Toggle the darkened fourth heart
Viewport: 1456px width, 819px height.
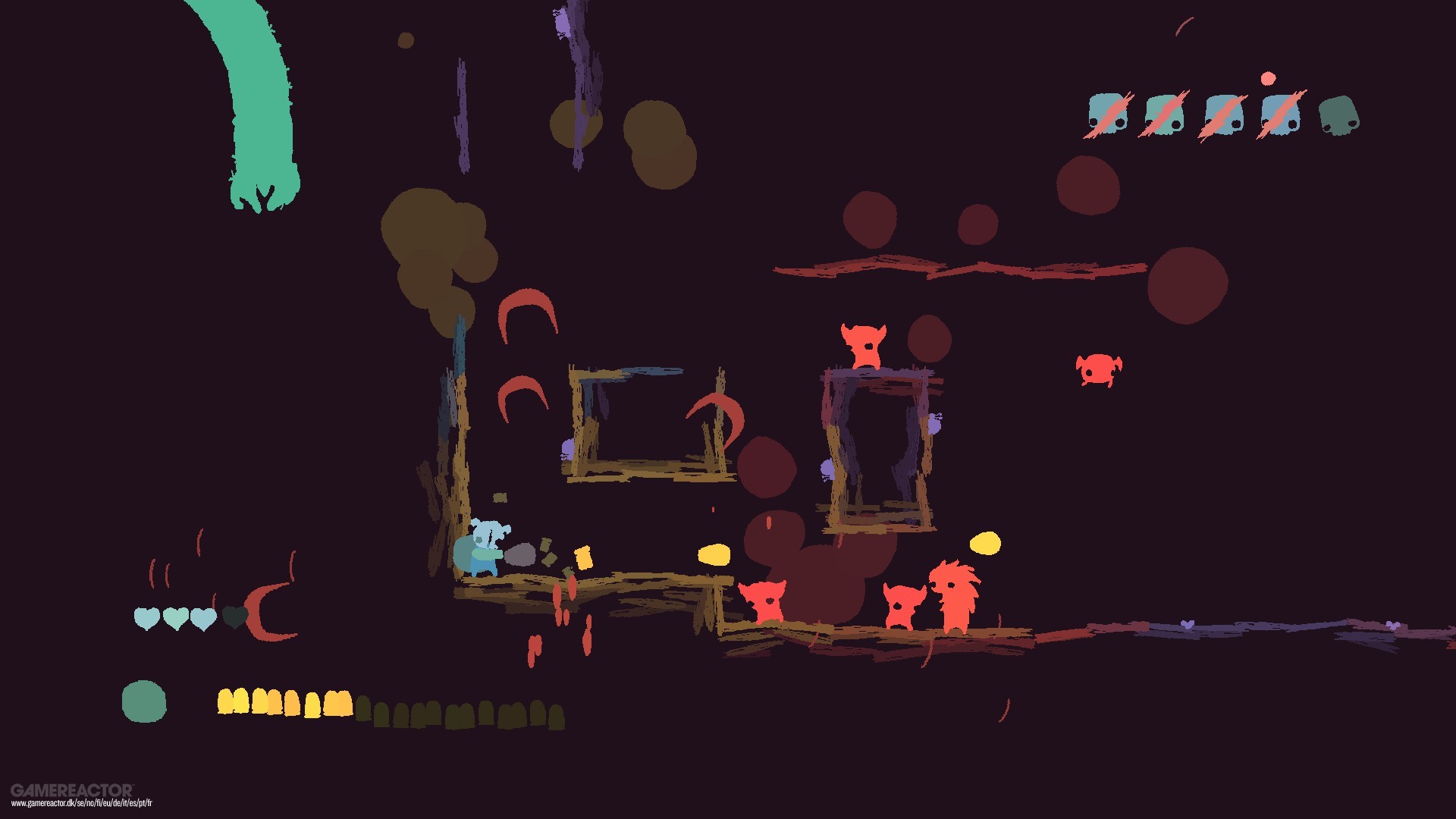235,618
